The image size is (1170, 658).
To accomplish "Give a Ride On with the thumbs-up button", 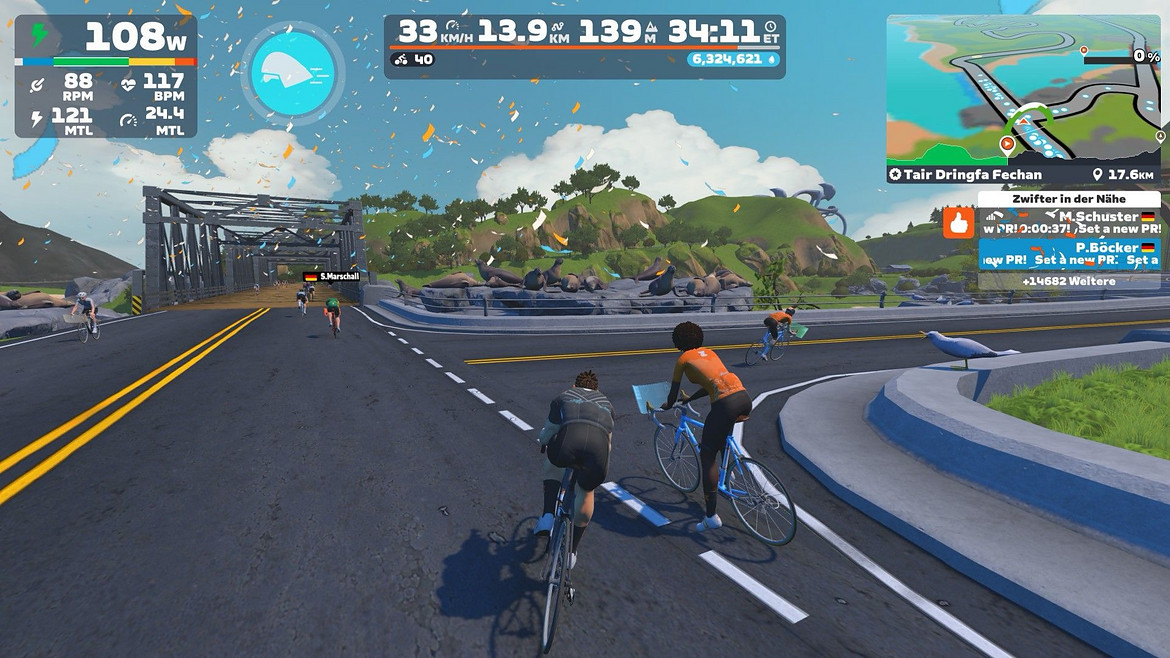I will (x=958, y=223).
